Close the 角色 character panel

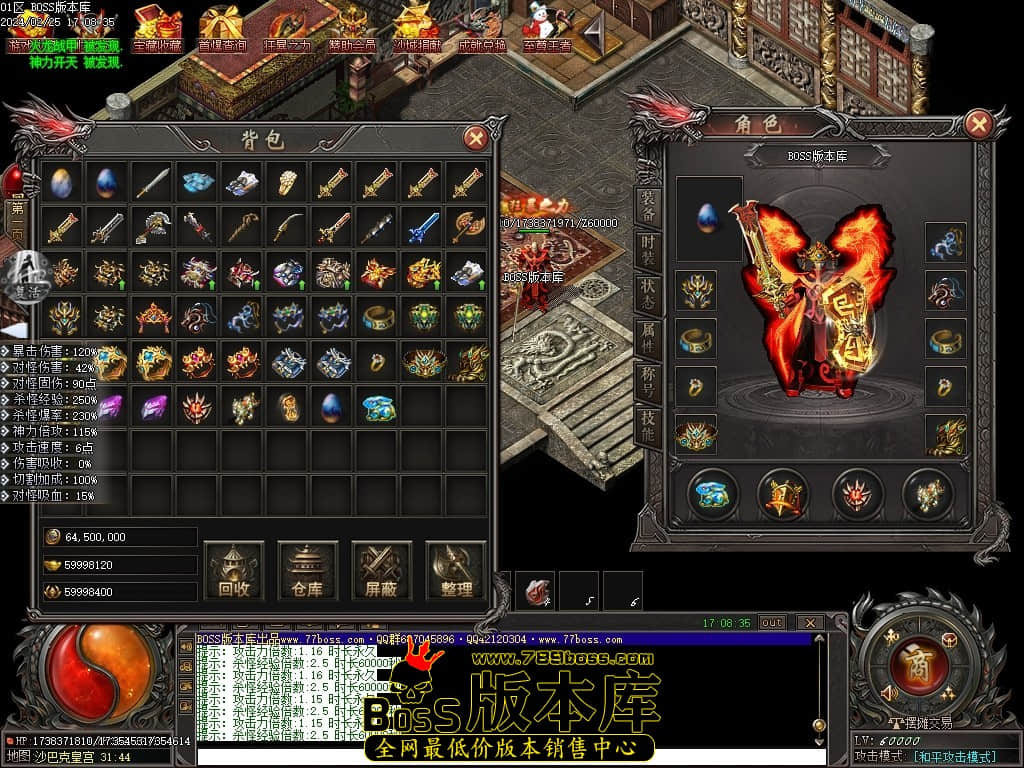coord(978,124)
